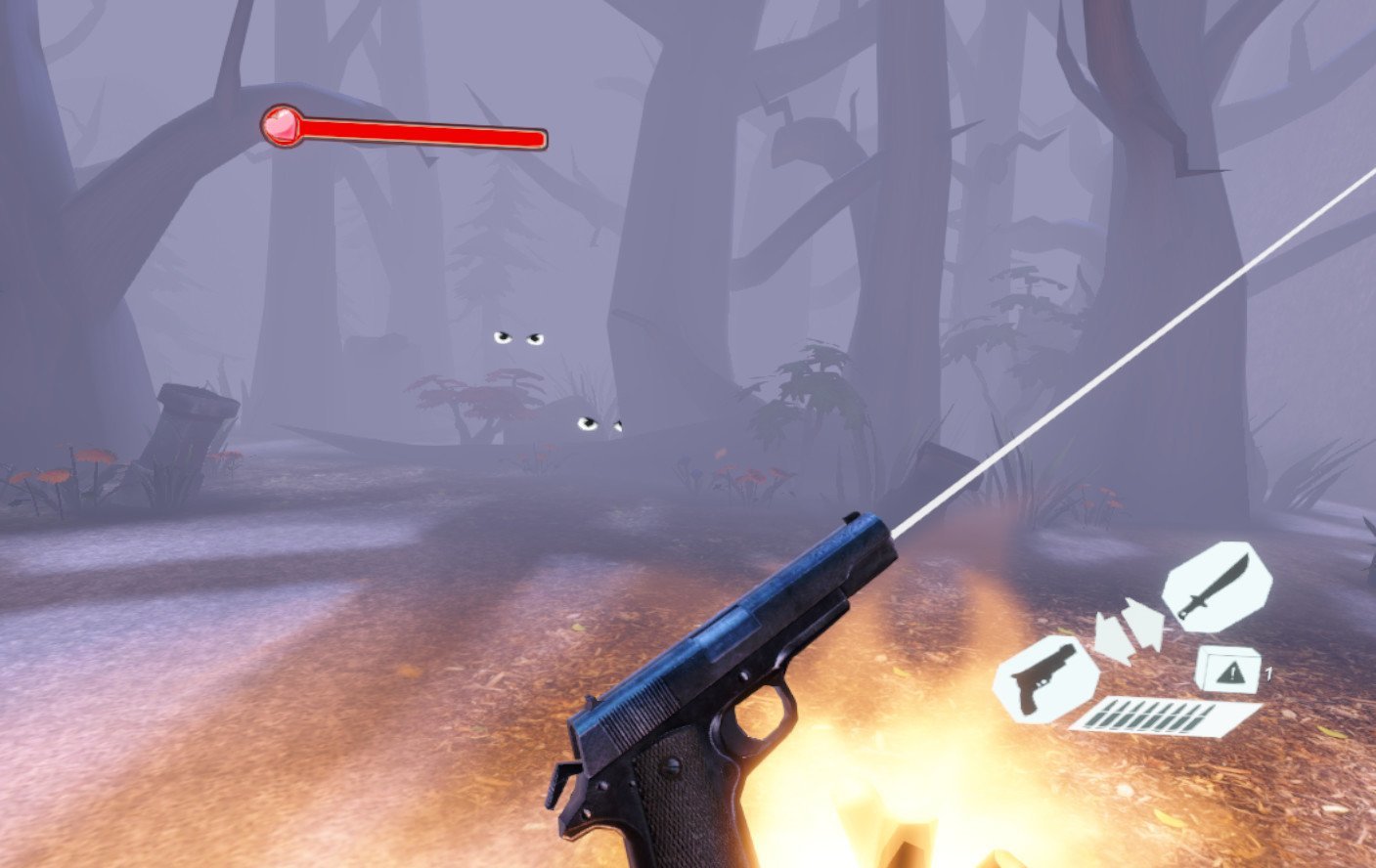Select the pistol weapon icon
This screenshot has height=868, width=1376.
point(1044,678)
